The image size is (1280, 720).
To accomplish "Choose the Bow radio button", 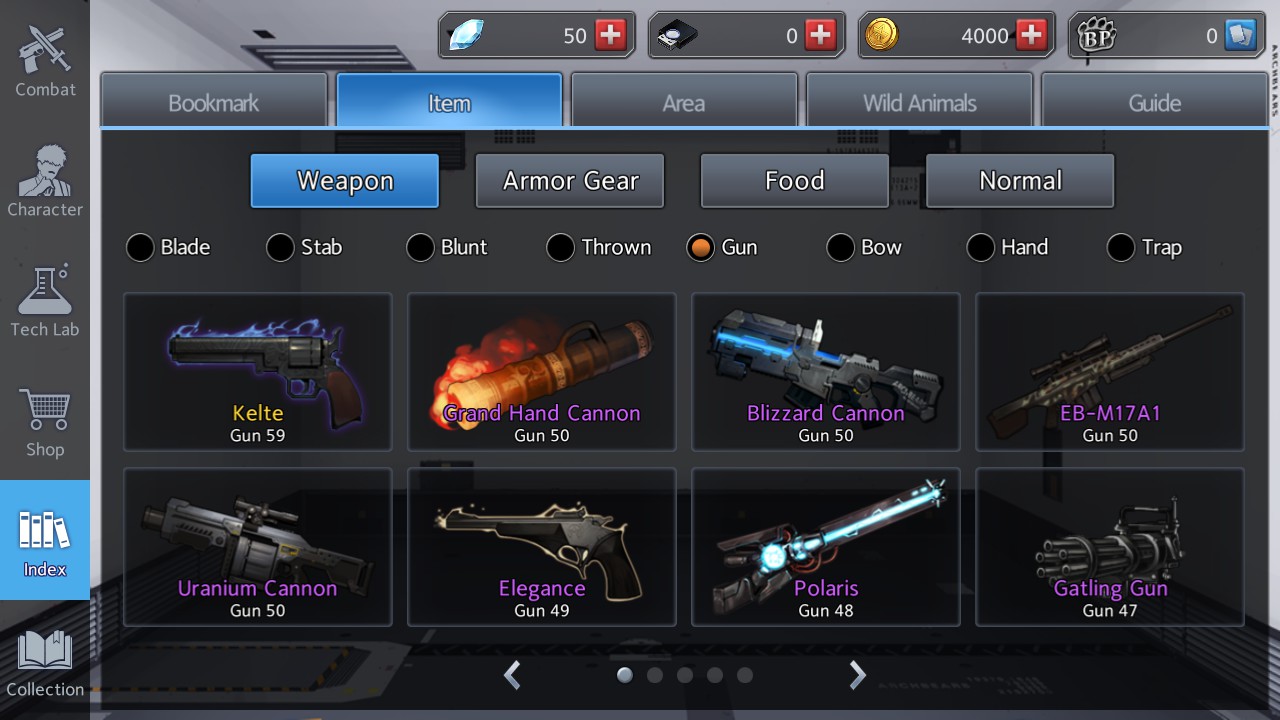I will 840,247.
